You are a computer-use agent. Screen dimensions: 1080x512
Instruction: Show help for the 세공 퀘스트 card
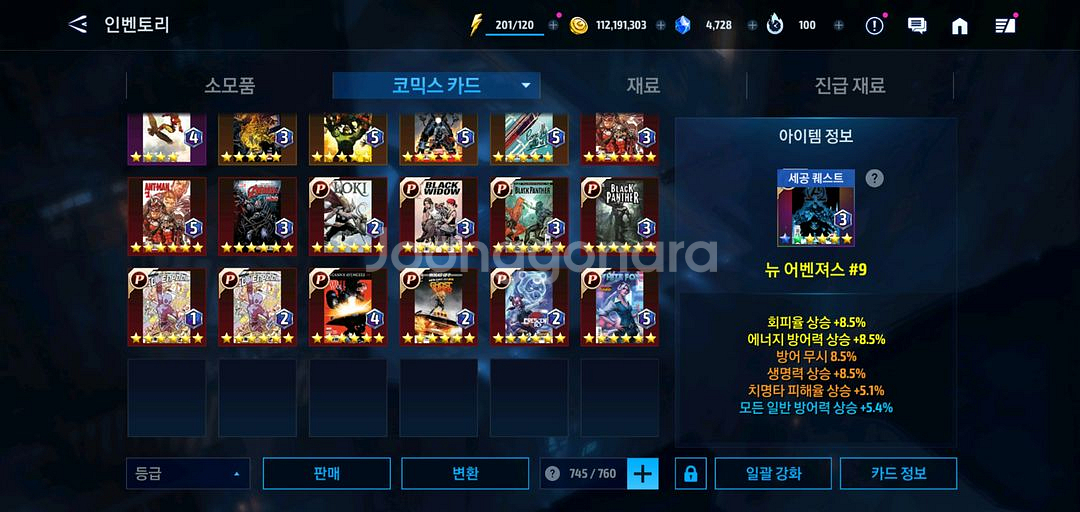[874, 178]
